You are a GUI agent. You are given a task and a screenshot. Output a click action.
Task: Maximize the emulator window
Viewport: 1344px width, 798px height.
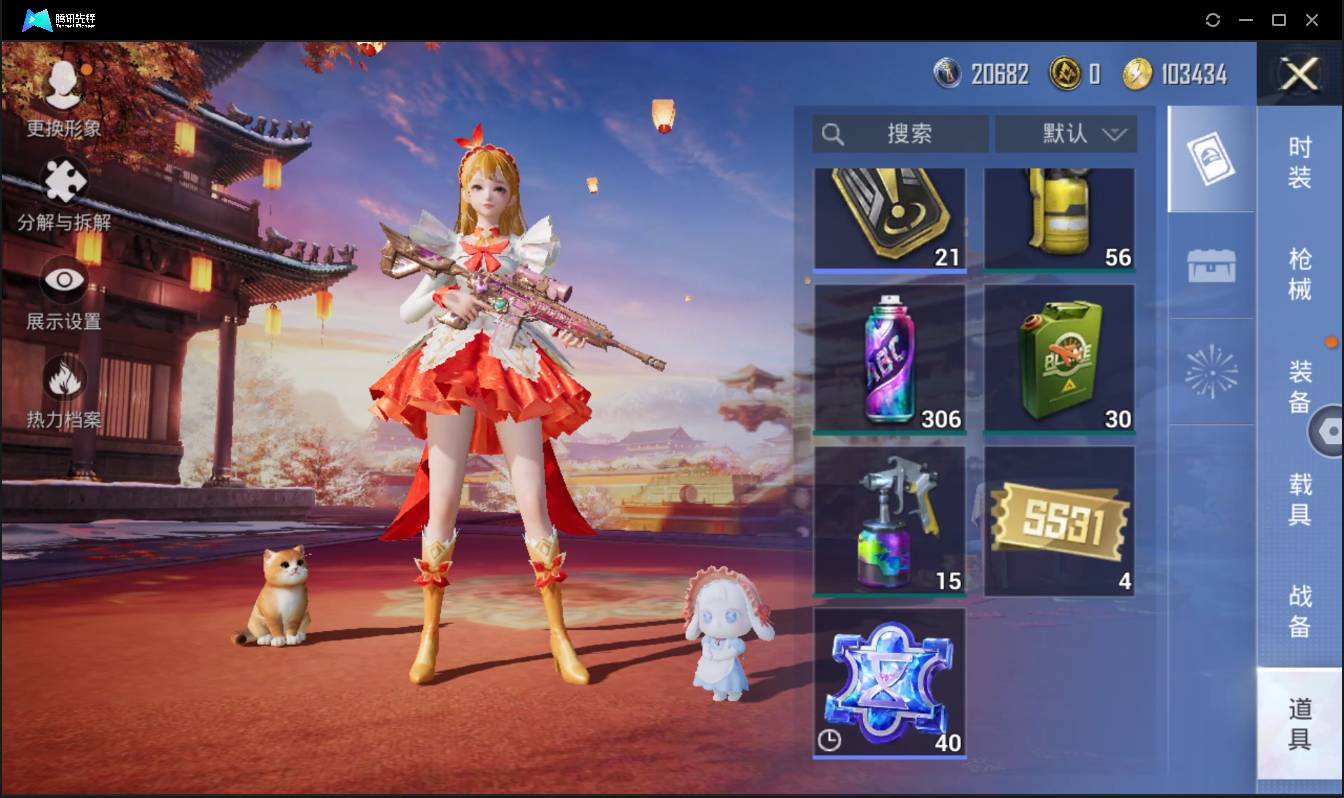[x=1278, y=20]
